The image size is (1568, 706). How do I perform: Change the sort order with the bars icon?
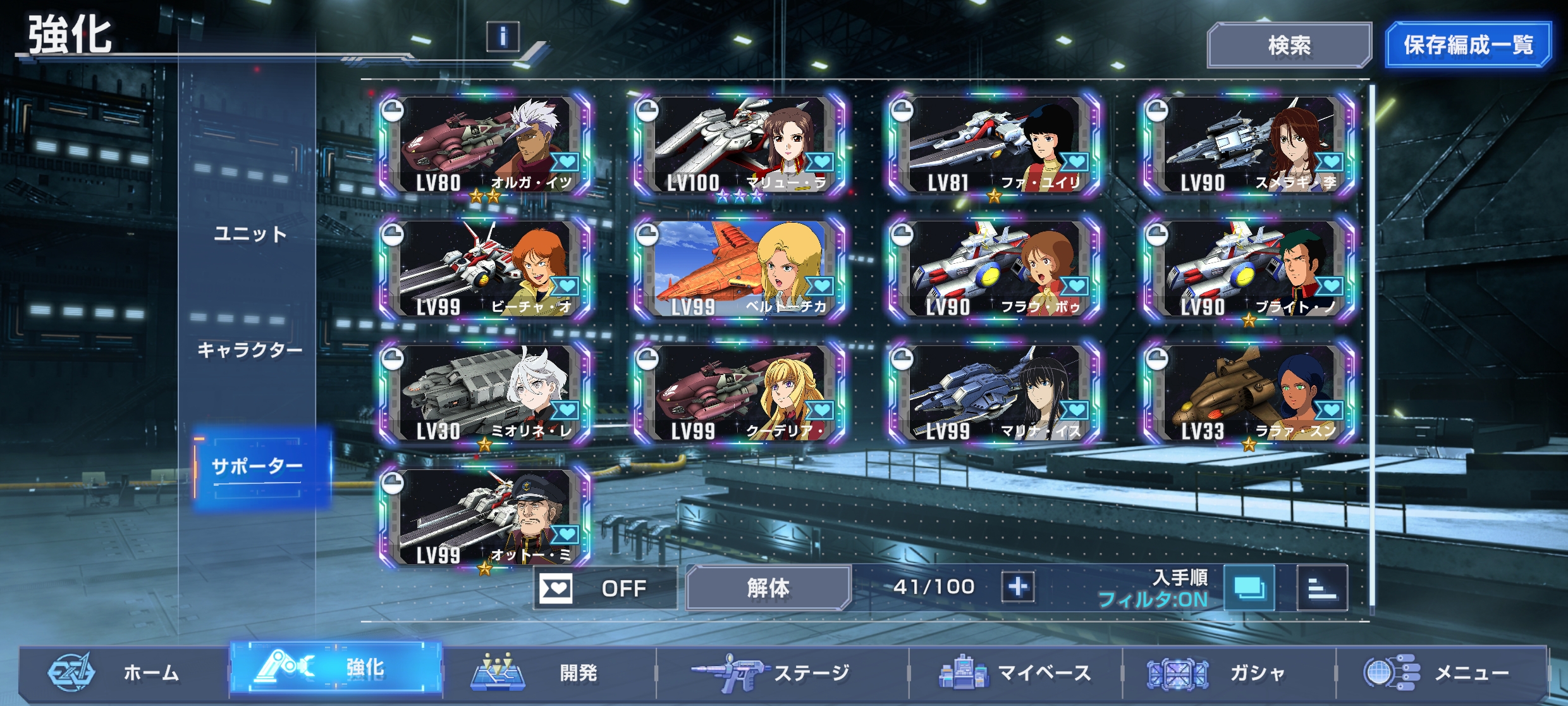pyautogui.click(x=1321, y=588)
